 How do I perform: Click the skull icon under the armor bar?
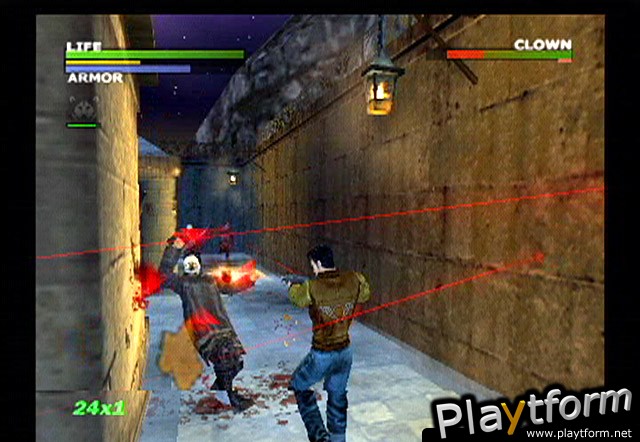(82, 105)
